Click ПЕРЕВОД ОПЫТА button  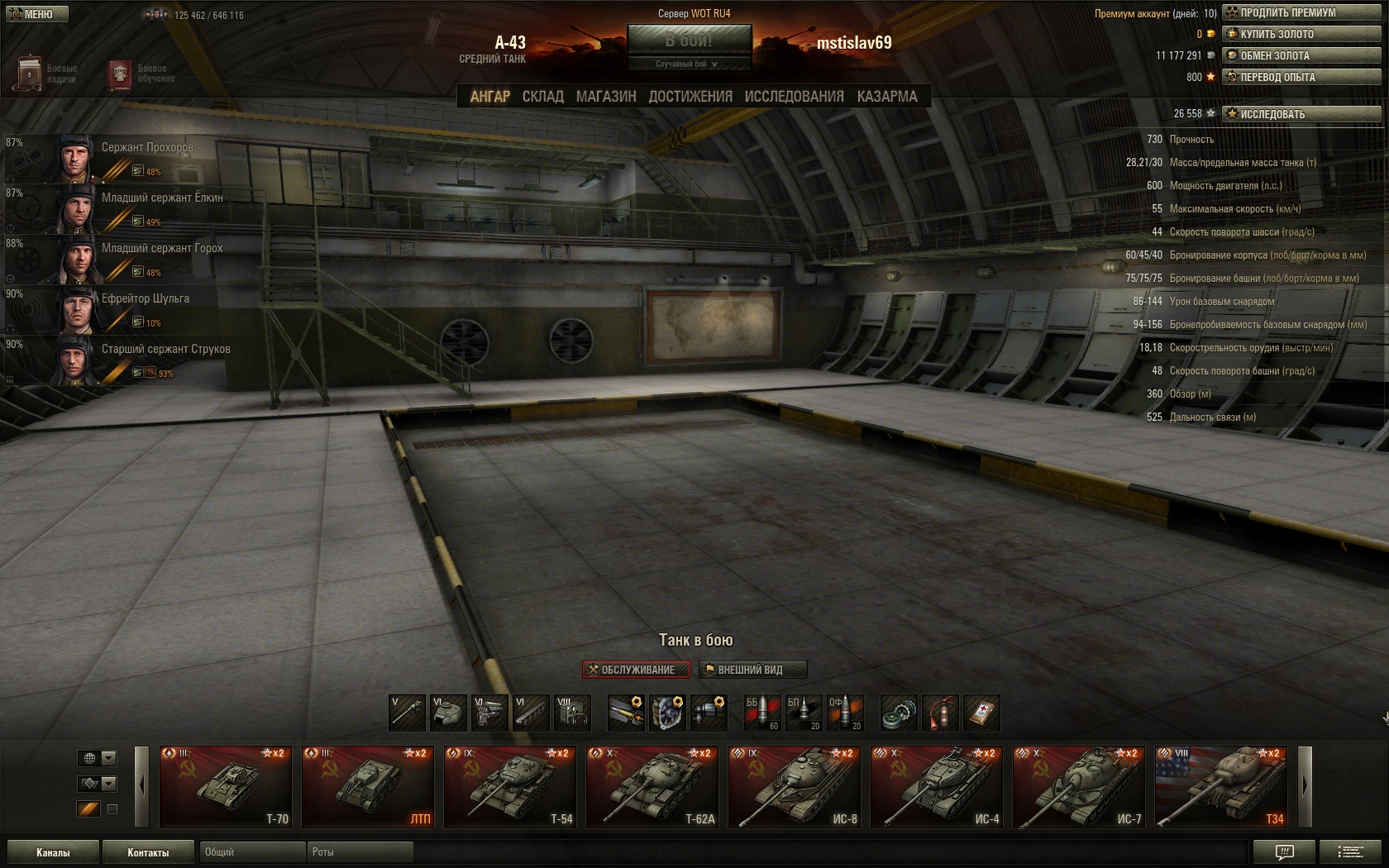[x=1301, y=77]
